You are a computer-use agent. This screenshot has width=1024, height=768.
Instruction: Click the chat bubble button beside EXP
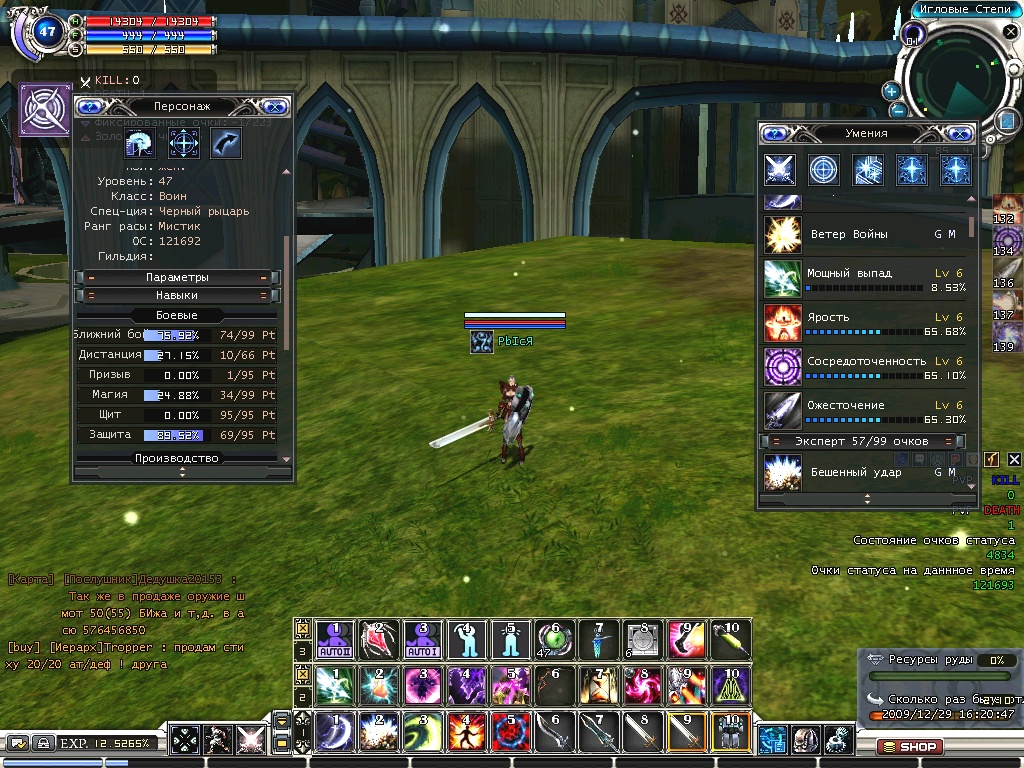[x=18, y=743]
